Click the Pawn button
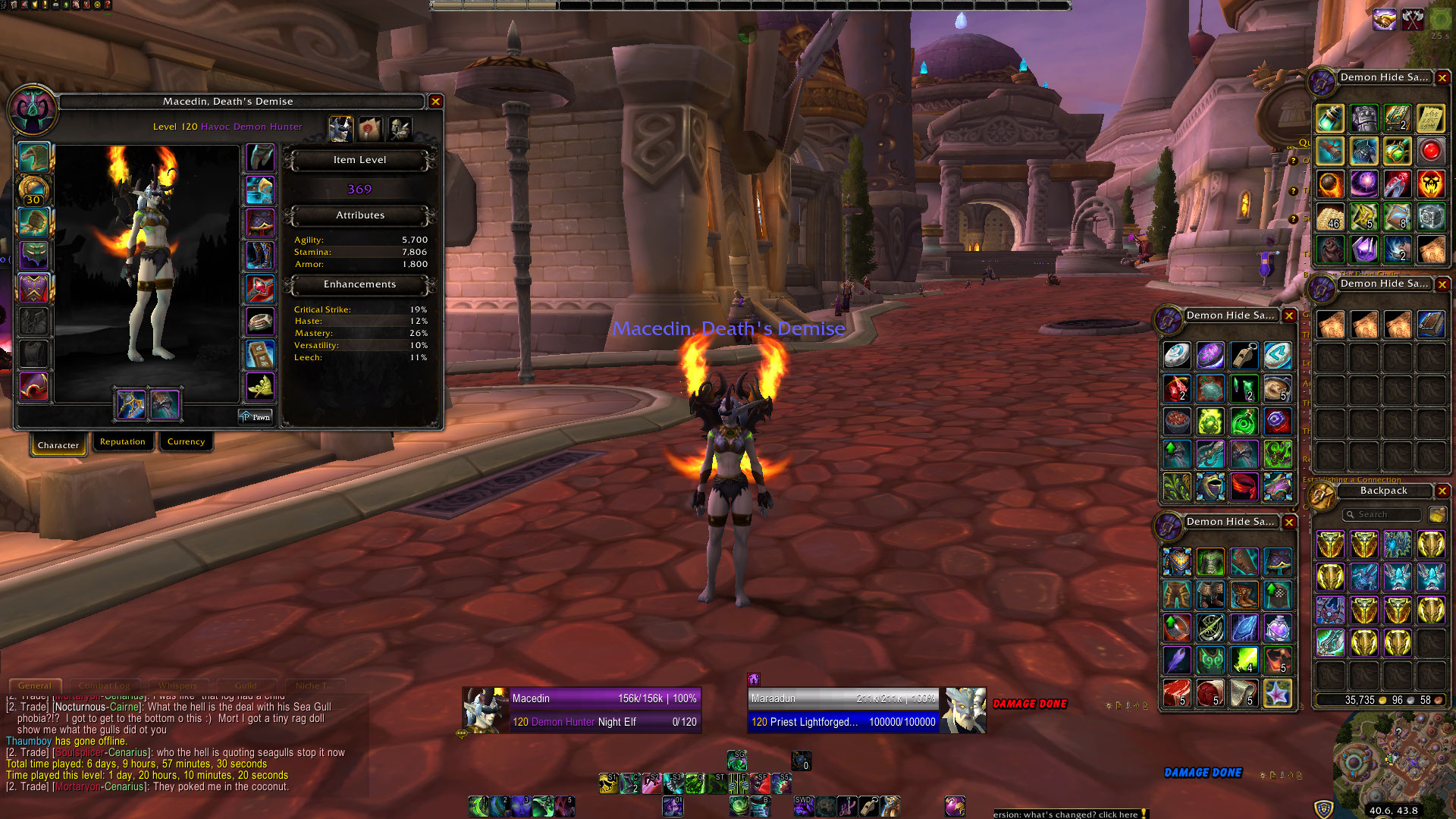 pos(255,416)
